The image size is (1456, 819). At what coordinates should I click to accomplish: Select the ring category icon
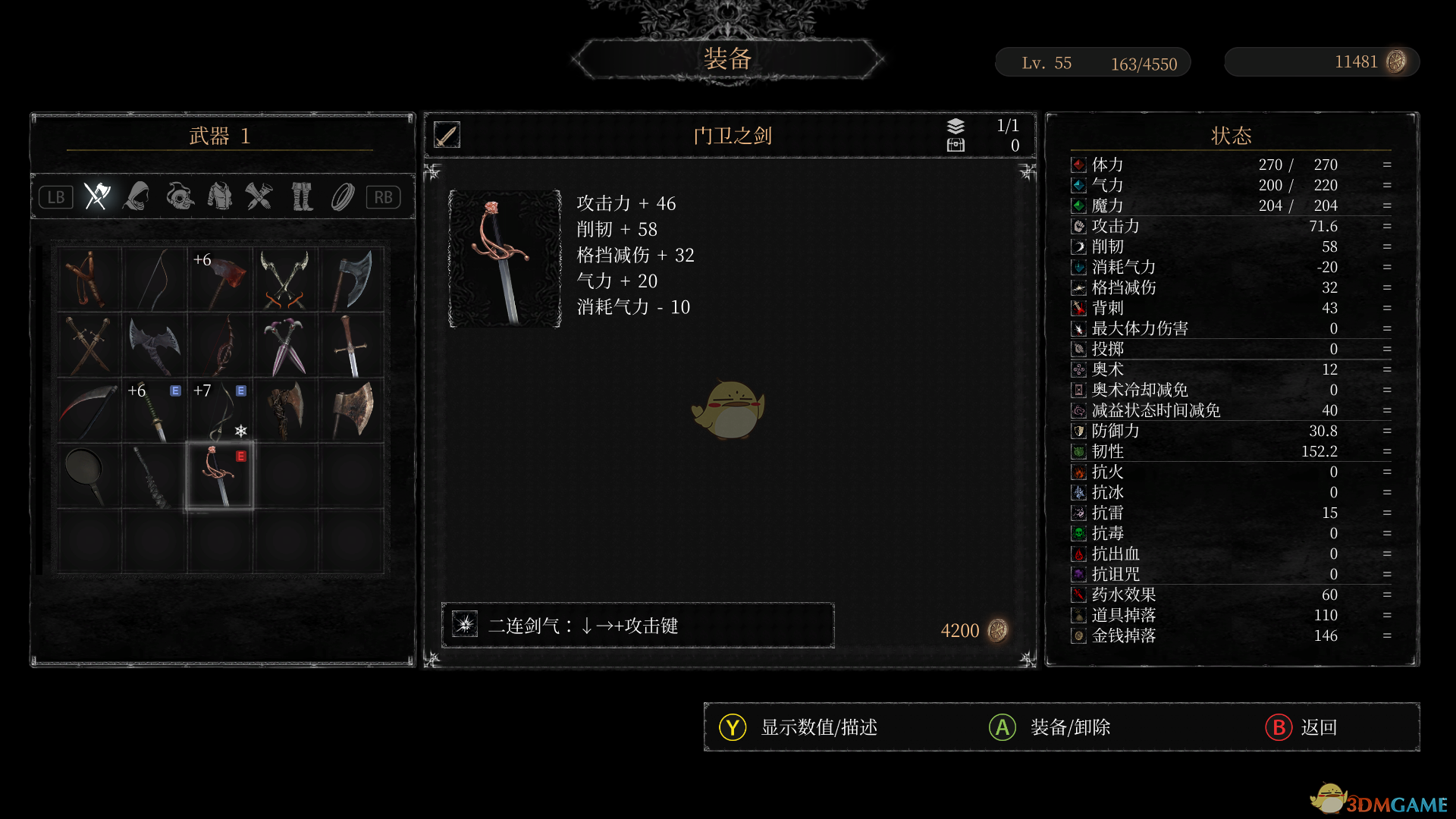click(343, 196)
